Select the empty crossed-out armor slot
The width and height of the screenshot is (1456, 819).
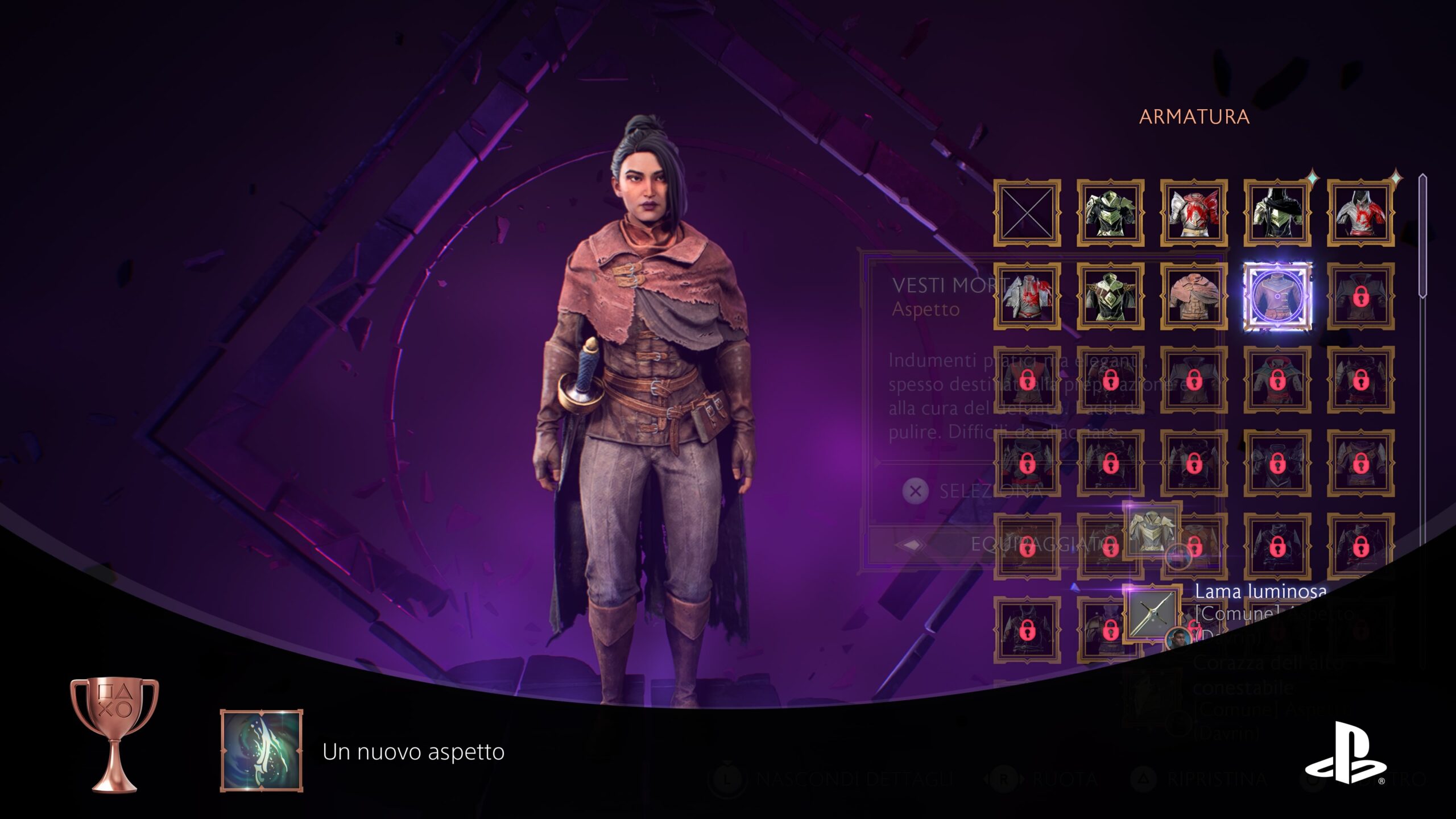(x=1027, y=213)
